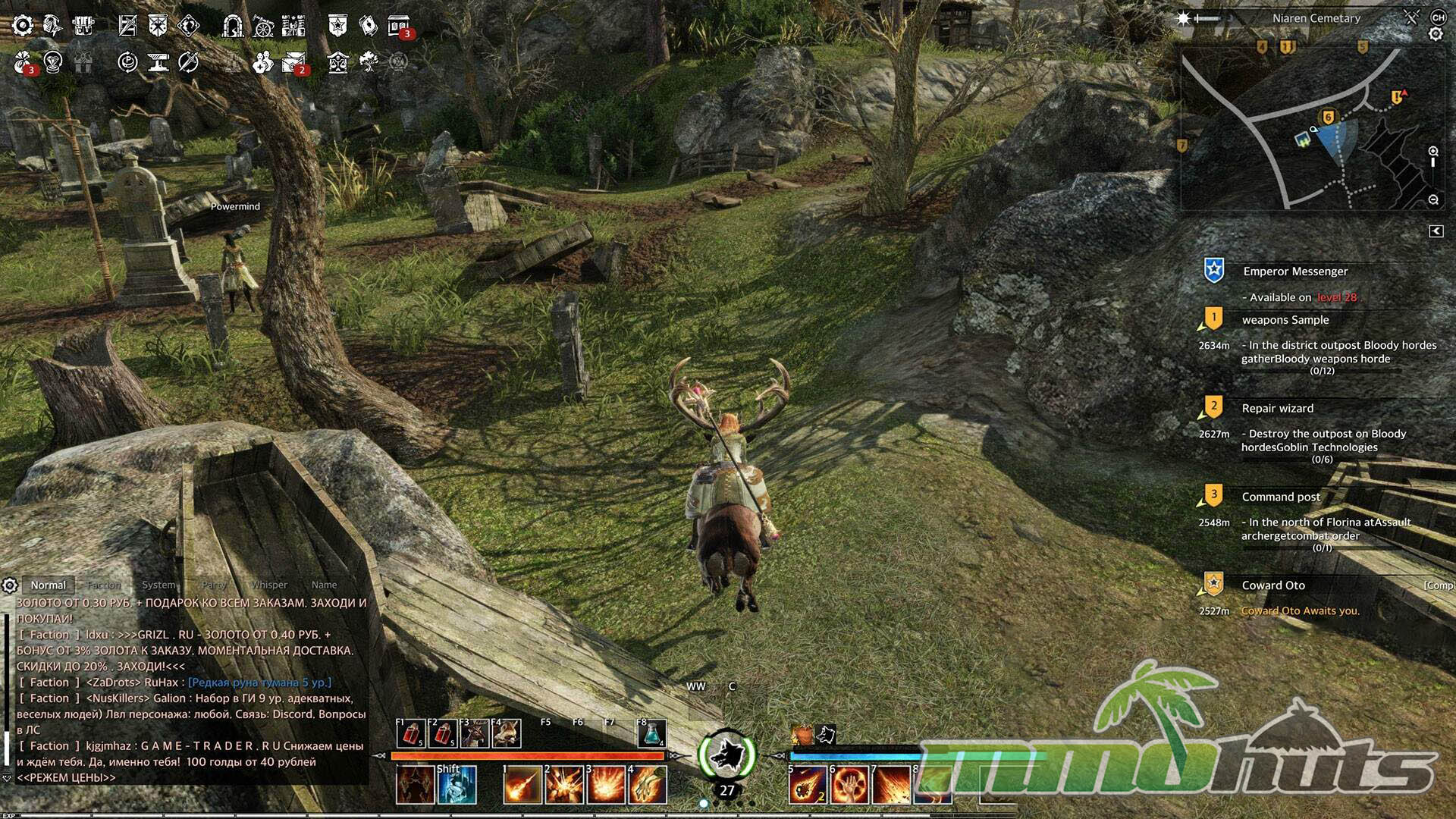This screenshot has width=1456, height=819.
Task: Zoom in on the minimap
Action: pyautogui.click(x=1433, y=152)
